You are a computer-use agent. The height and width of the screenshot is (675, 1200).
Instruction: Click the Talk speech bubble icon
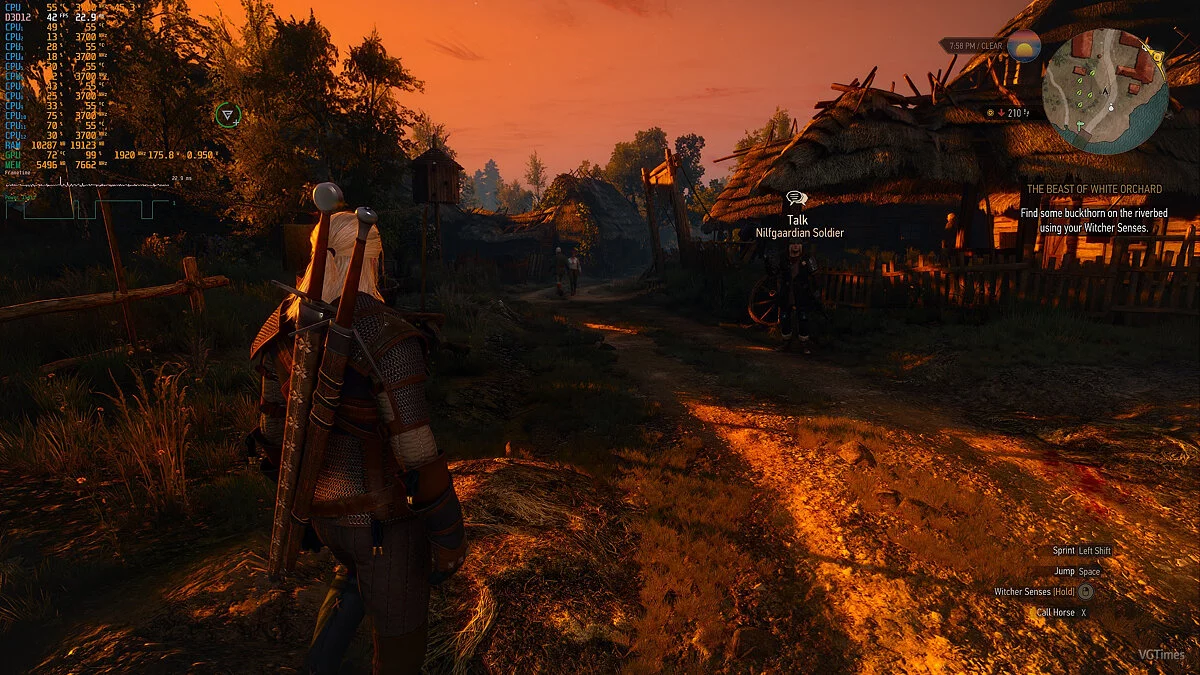[797, 199]
